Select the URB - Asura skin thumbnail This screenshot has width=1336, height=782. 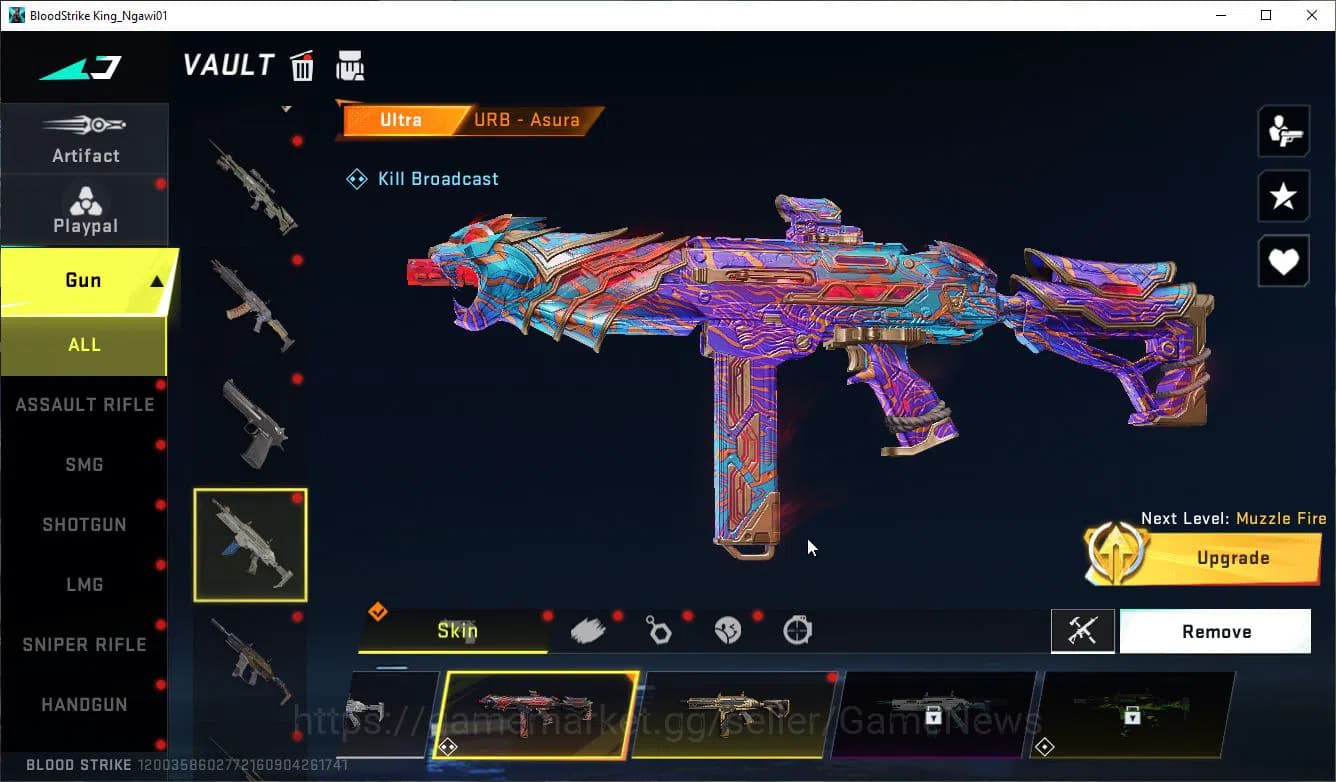pyautogui.click(x=540, y=717)
